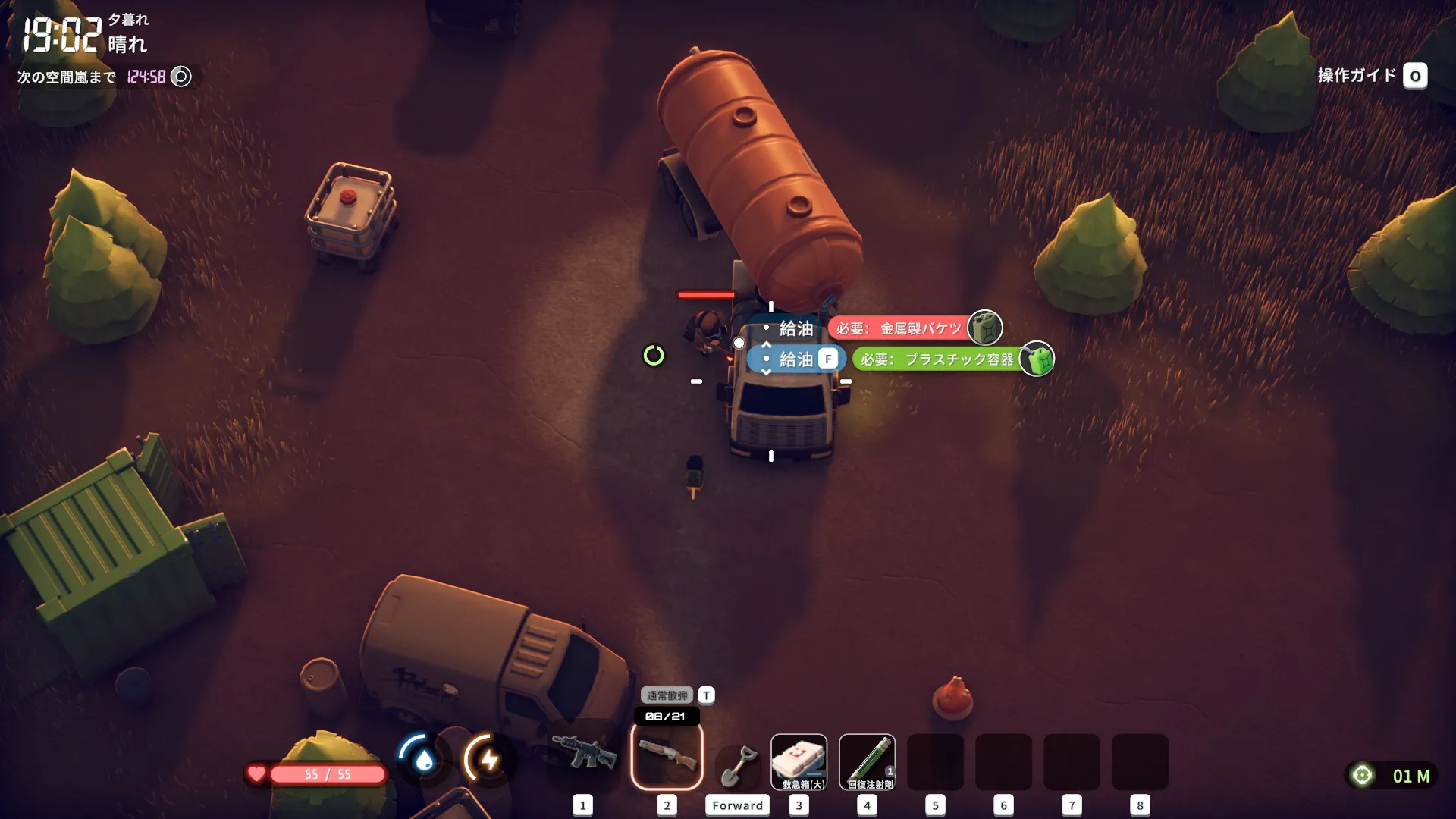Click the spatial storm countdown swirl icon
This screenshot has height=819, width=1456.
click(181, 77)
